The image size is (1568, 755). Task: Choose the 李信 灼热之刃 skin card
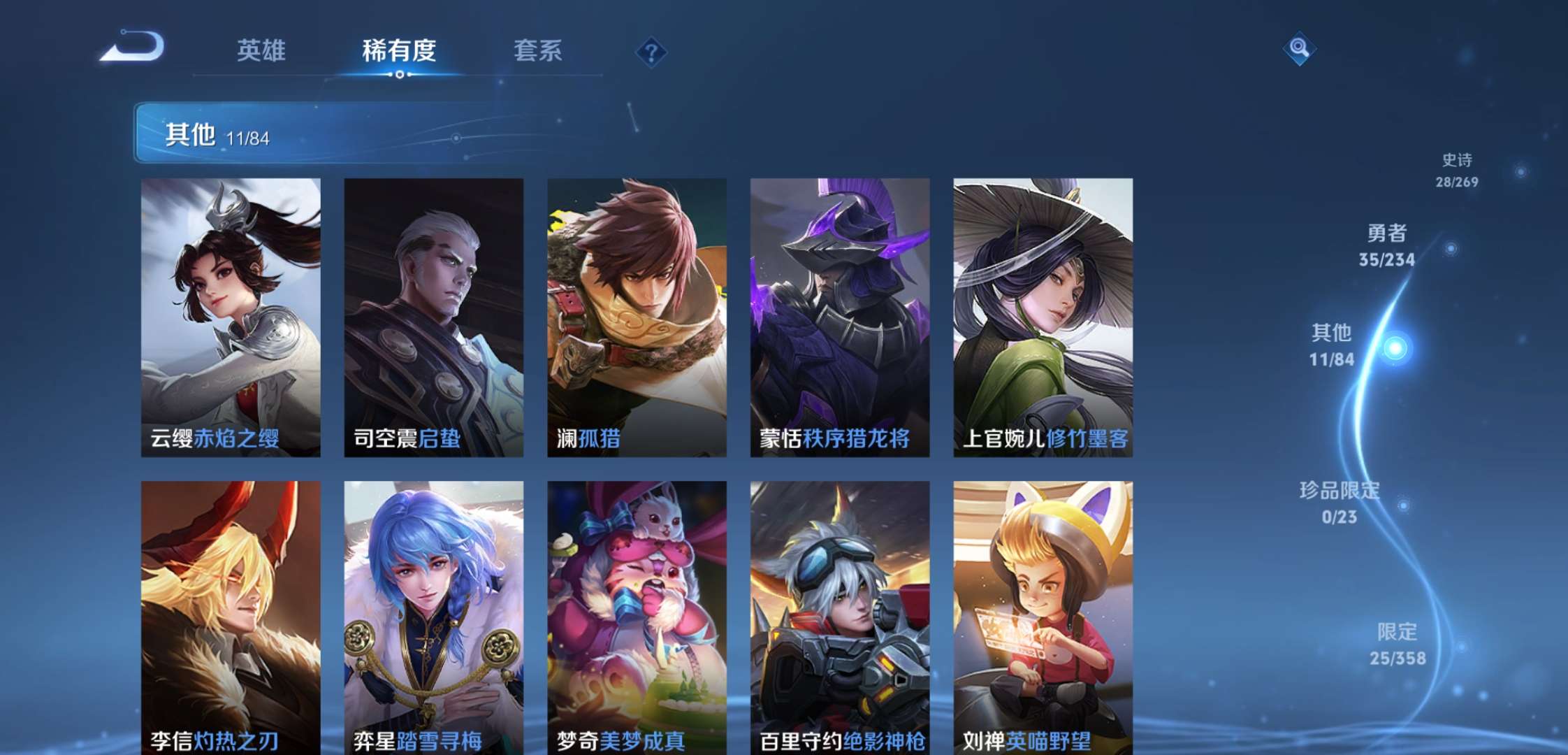[x=231, y=617]
